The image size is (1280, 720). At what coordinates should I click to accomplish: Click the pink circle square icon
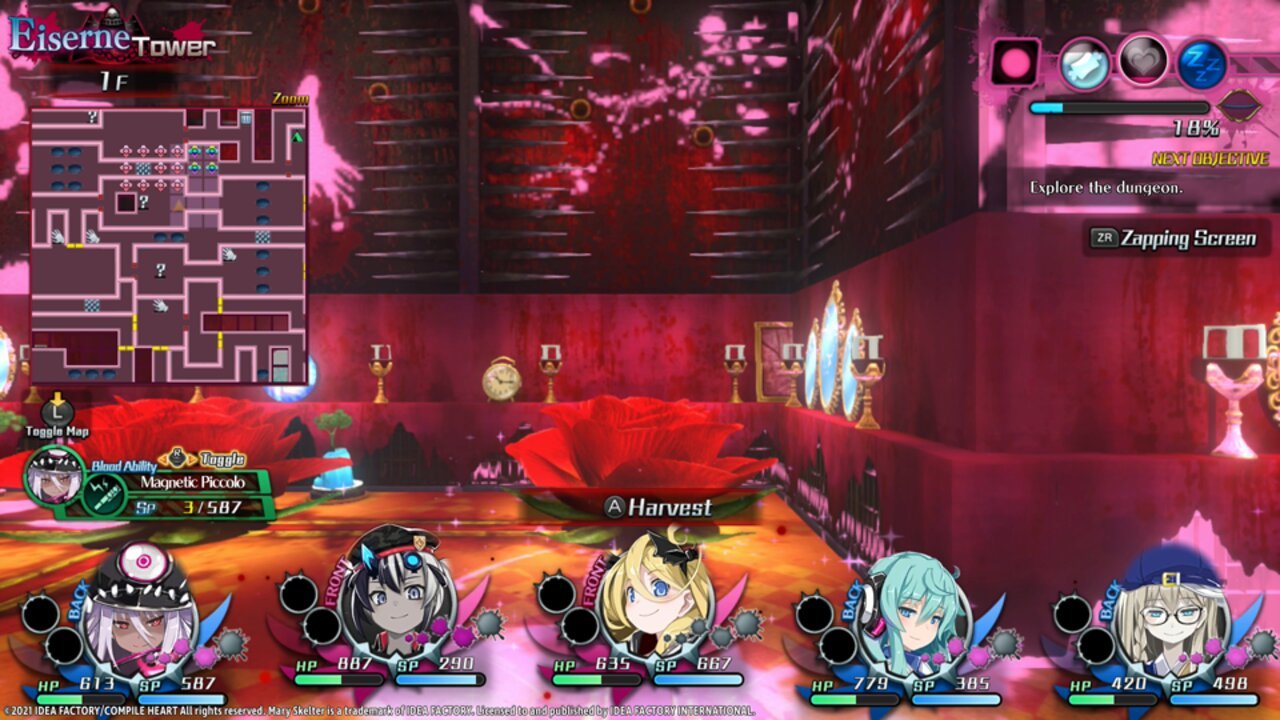(x=1016, y=62)
